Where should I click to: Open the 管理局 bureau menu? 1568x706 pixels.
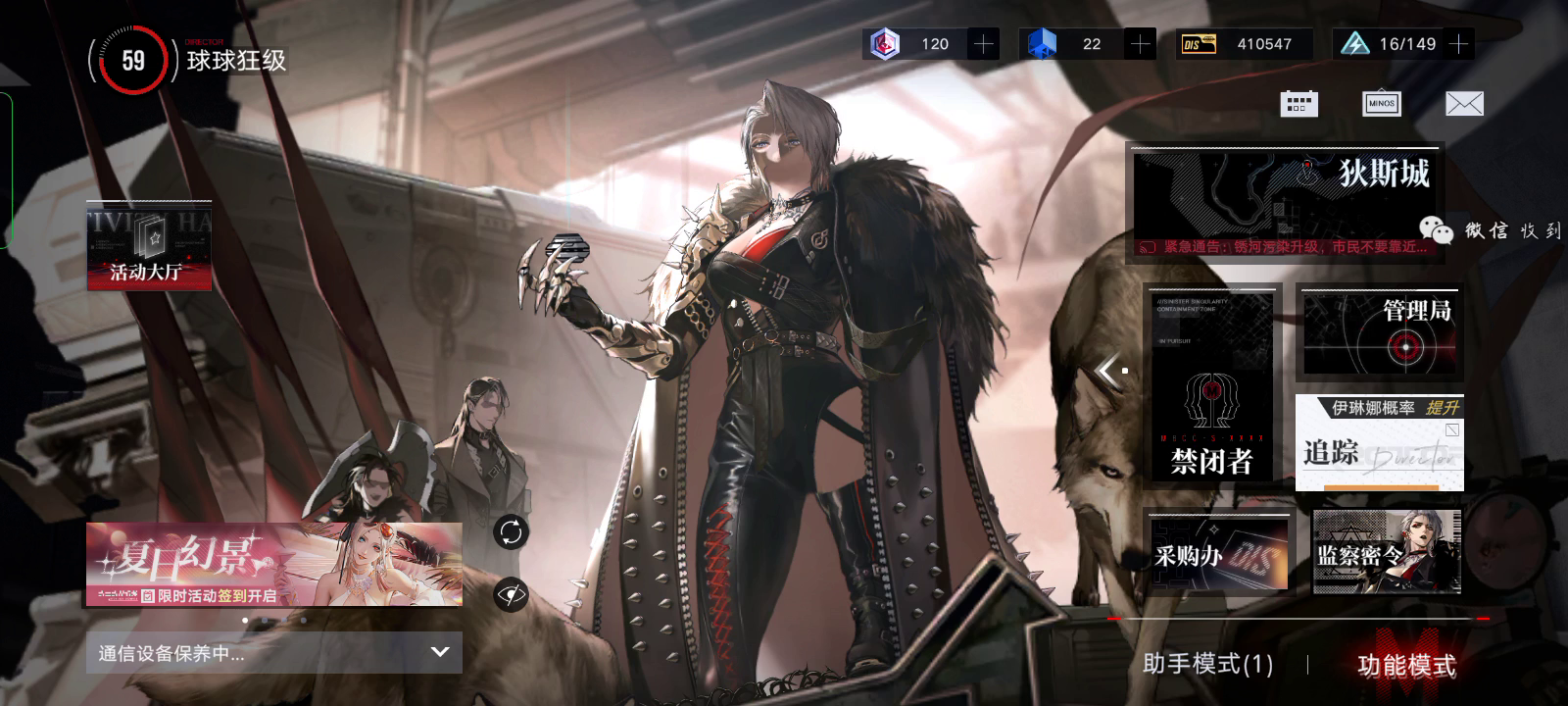pyautogui.click(x=1379, y=333)
